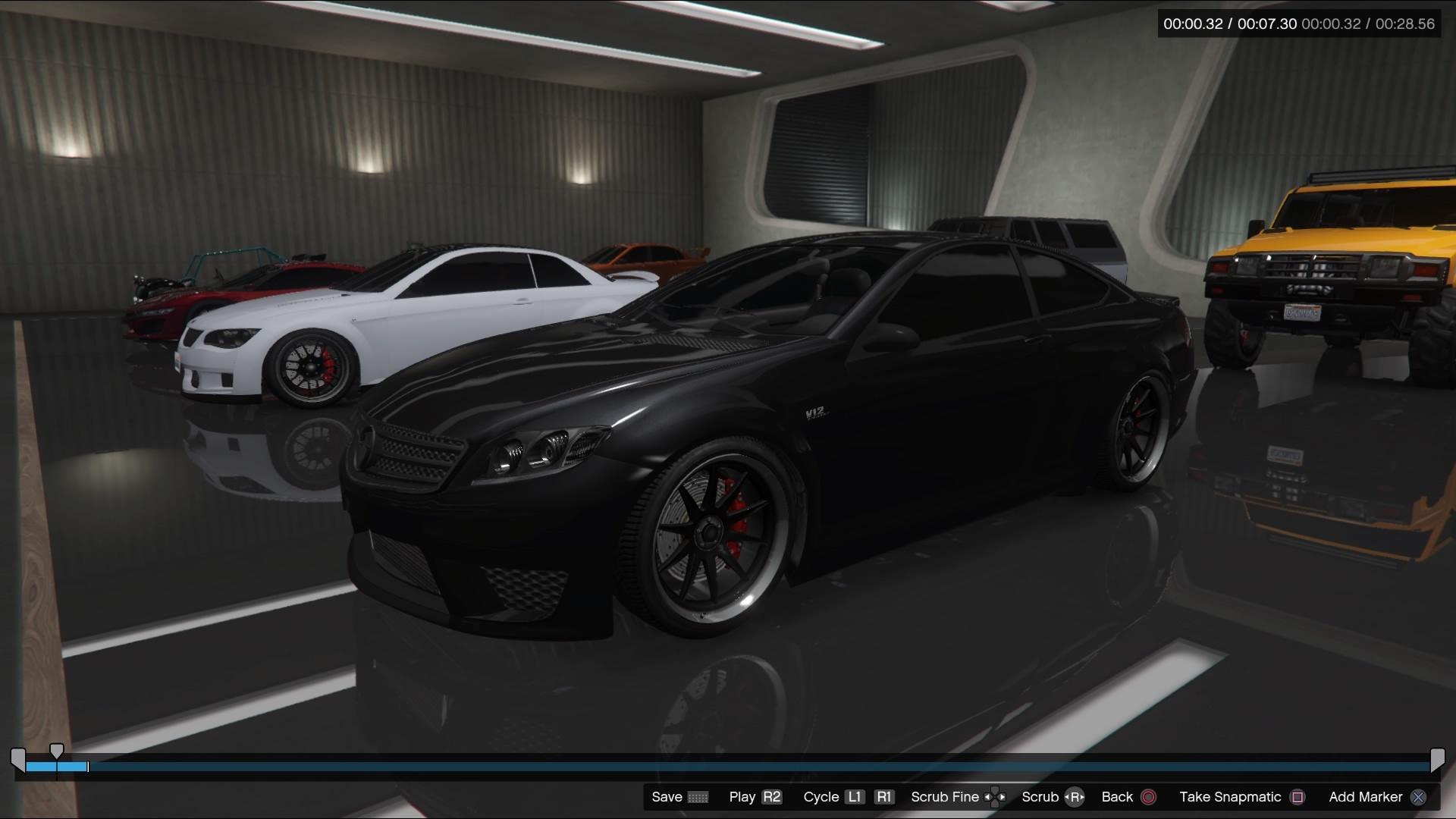Click the R2 controller icon beside Play

770,797
